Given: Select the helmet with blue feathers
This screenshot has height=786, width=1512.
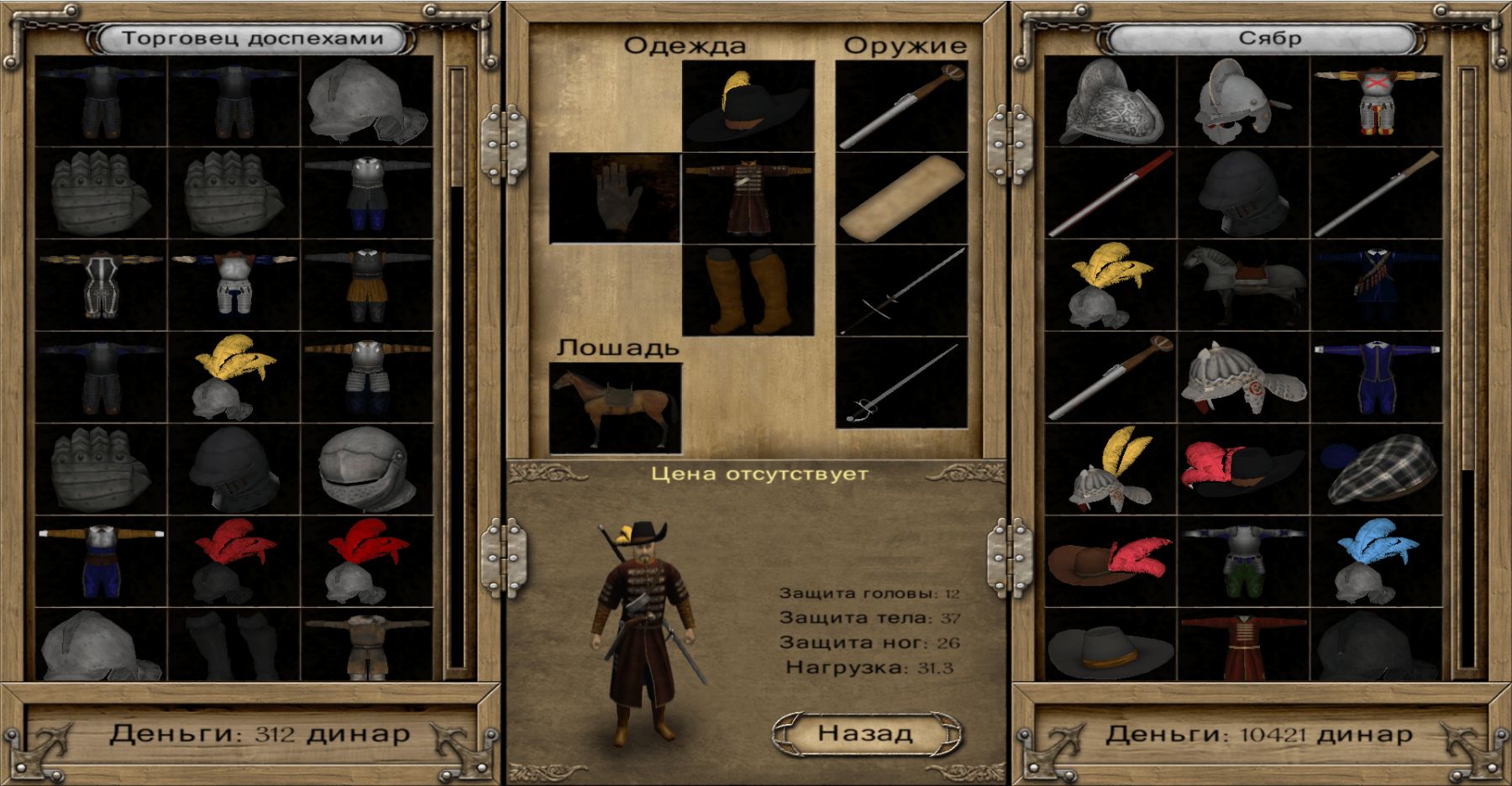Looking at the screenshot, I should pyautogui.click(x=1376, y=561).
